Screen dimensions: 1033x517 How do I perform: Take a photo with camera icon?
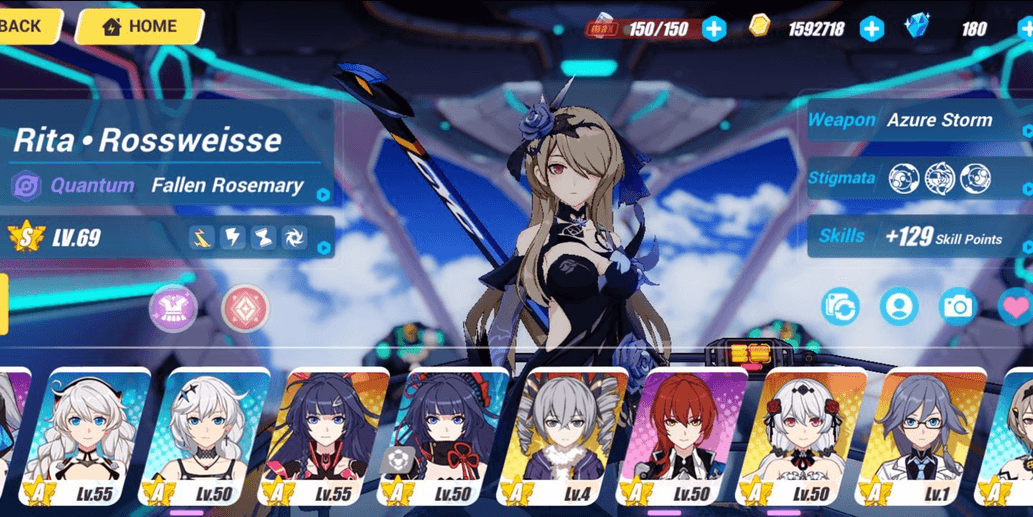point(957,307)
